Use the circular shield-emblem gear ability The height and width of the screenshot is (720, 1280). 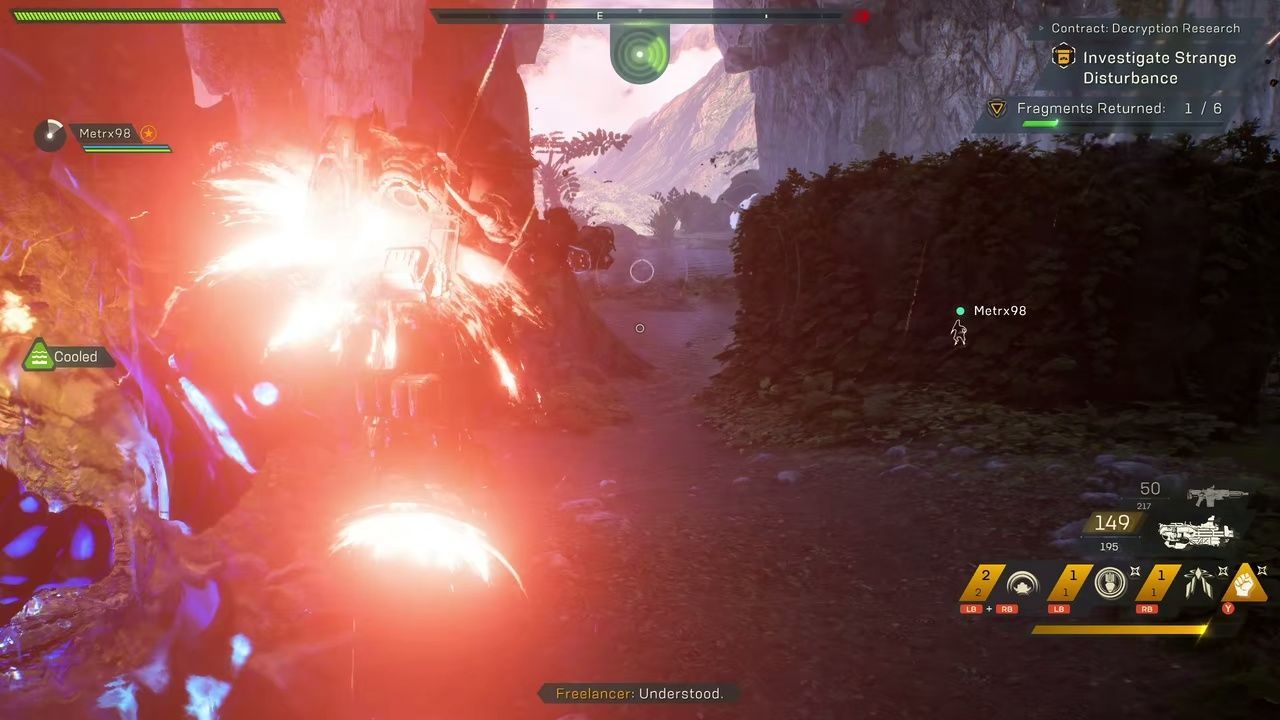pyautogui.click(x=1110, y=583)
